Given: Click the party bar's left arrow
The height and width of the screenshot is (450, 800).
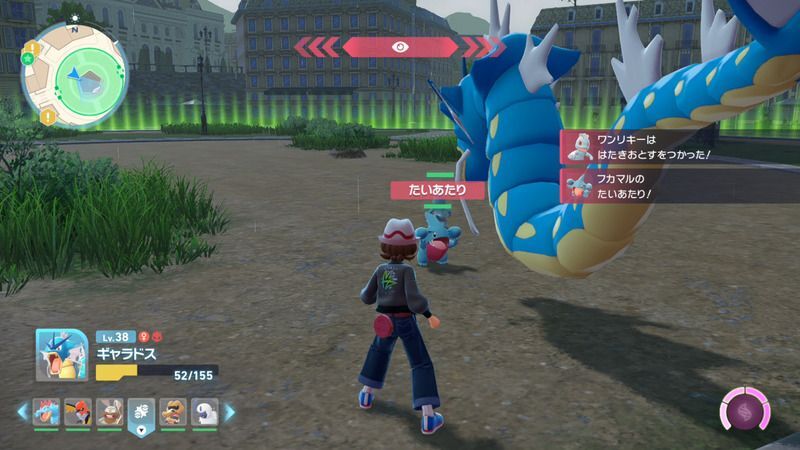Looking at the screenshot, I should coord(22,411).
